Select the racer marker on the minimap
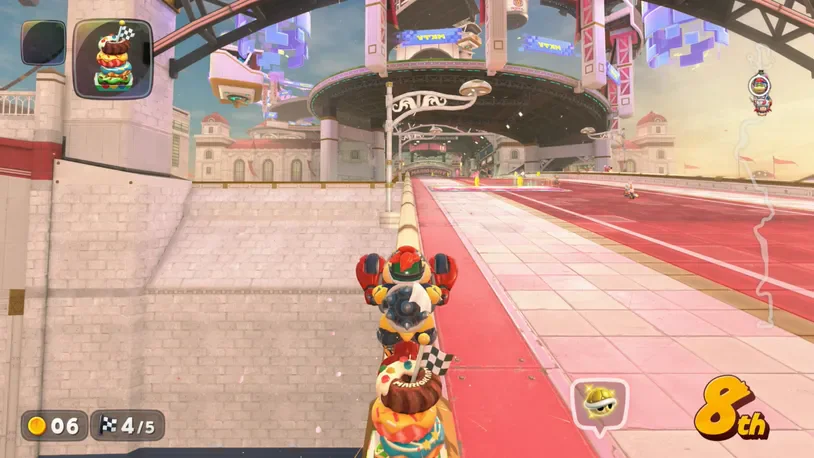 761,90
